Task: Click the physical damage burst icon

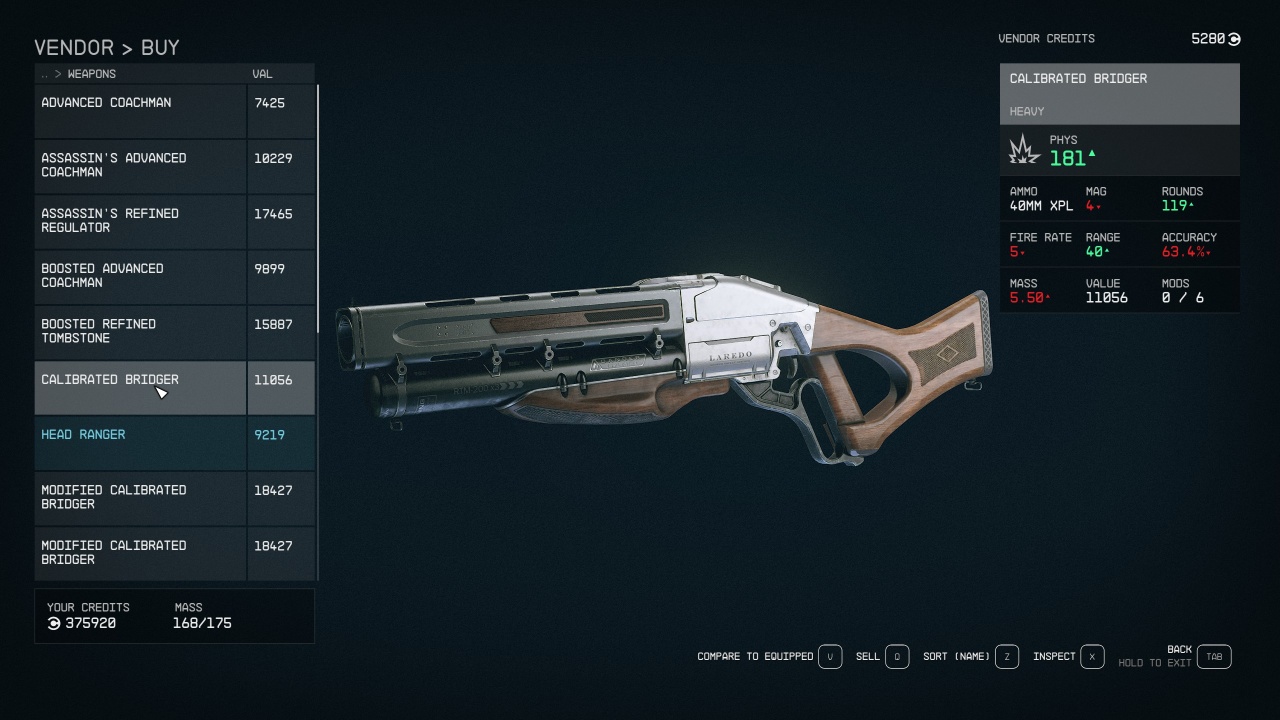Action: point(1024,149)
